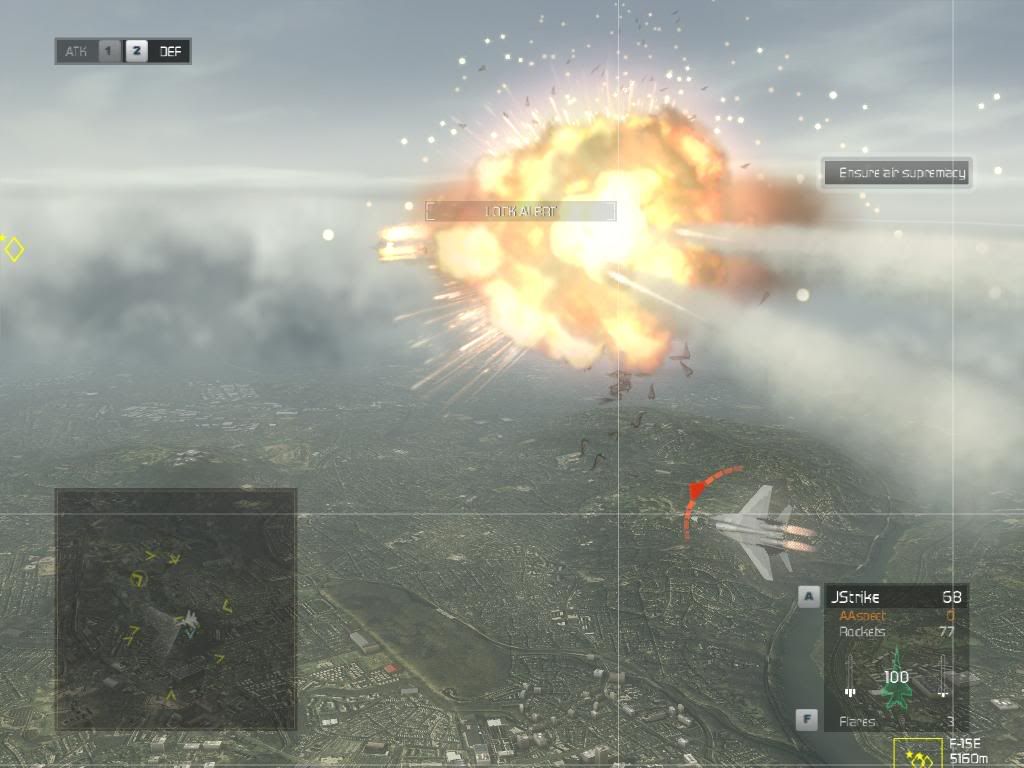Screen dimensions: 1024x768
Task: Click the yellow off-screen target diamond
Action: [x=13, y=248]
